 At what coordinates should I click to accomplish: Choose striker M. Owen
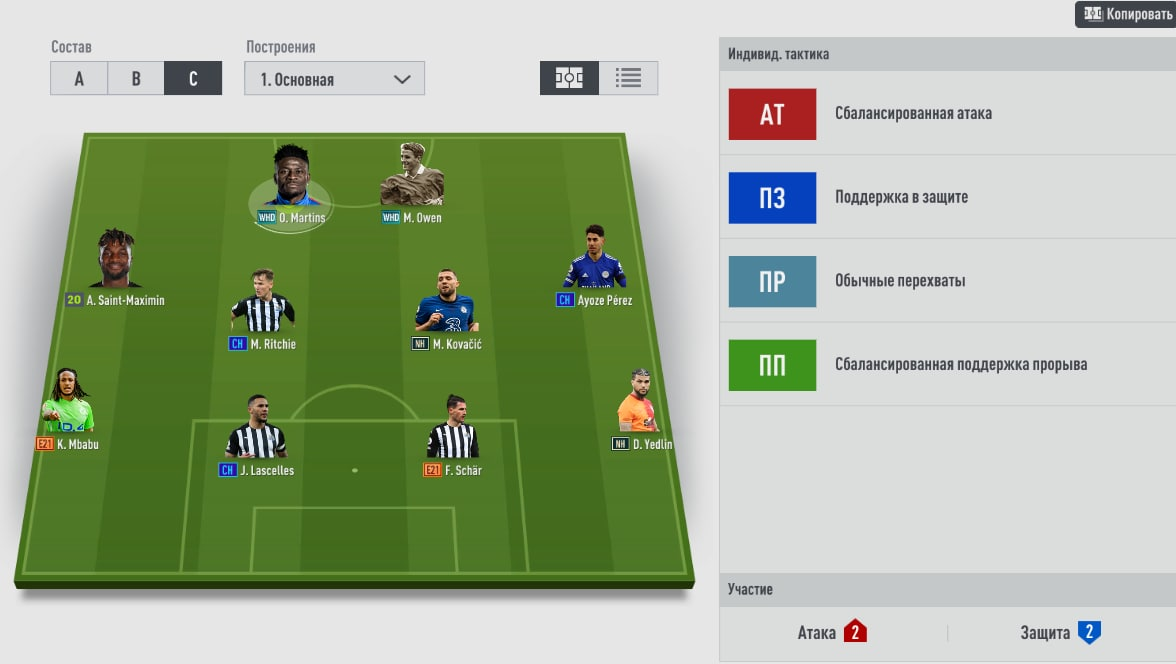point(411,180)
